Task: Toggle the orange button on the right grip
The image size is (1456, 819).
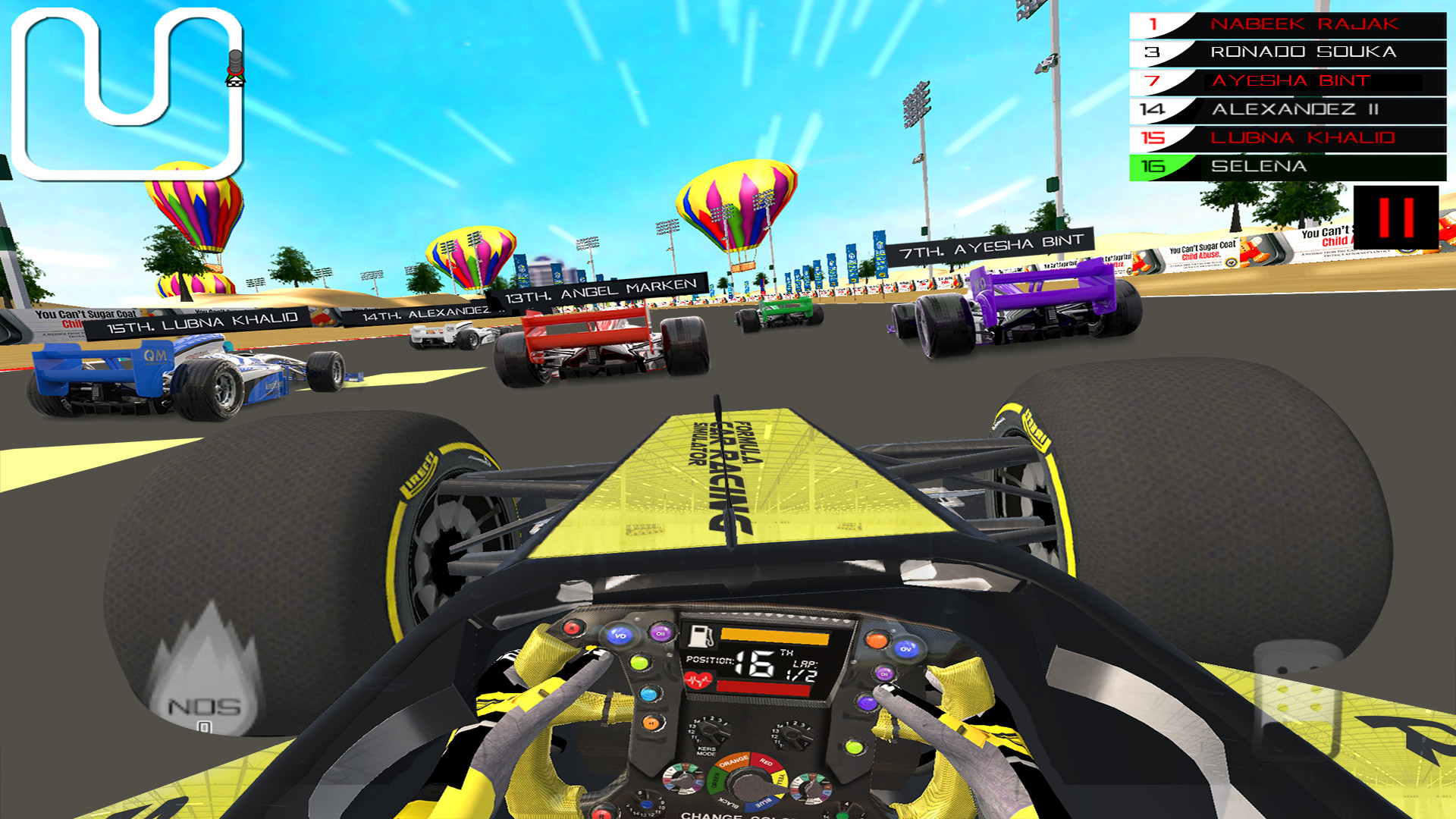Action: (x=877, y=639)
